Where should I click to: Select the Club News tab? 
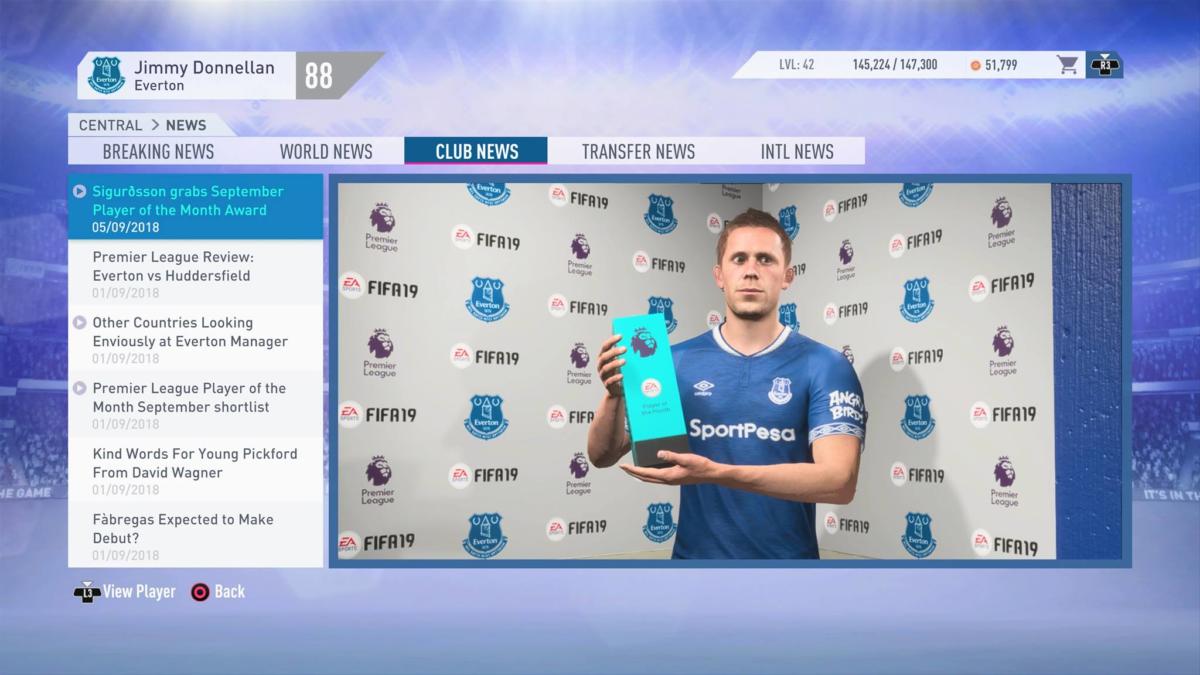pos(476,151)
